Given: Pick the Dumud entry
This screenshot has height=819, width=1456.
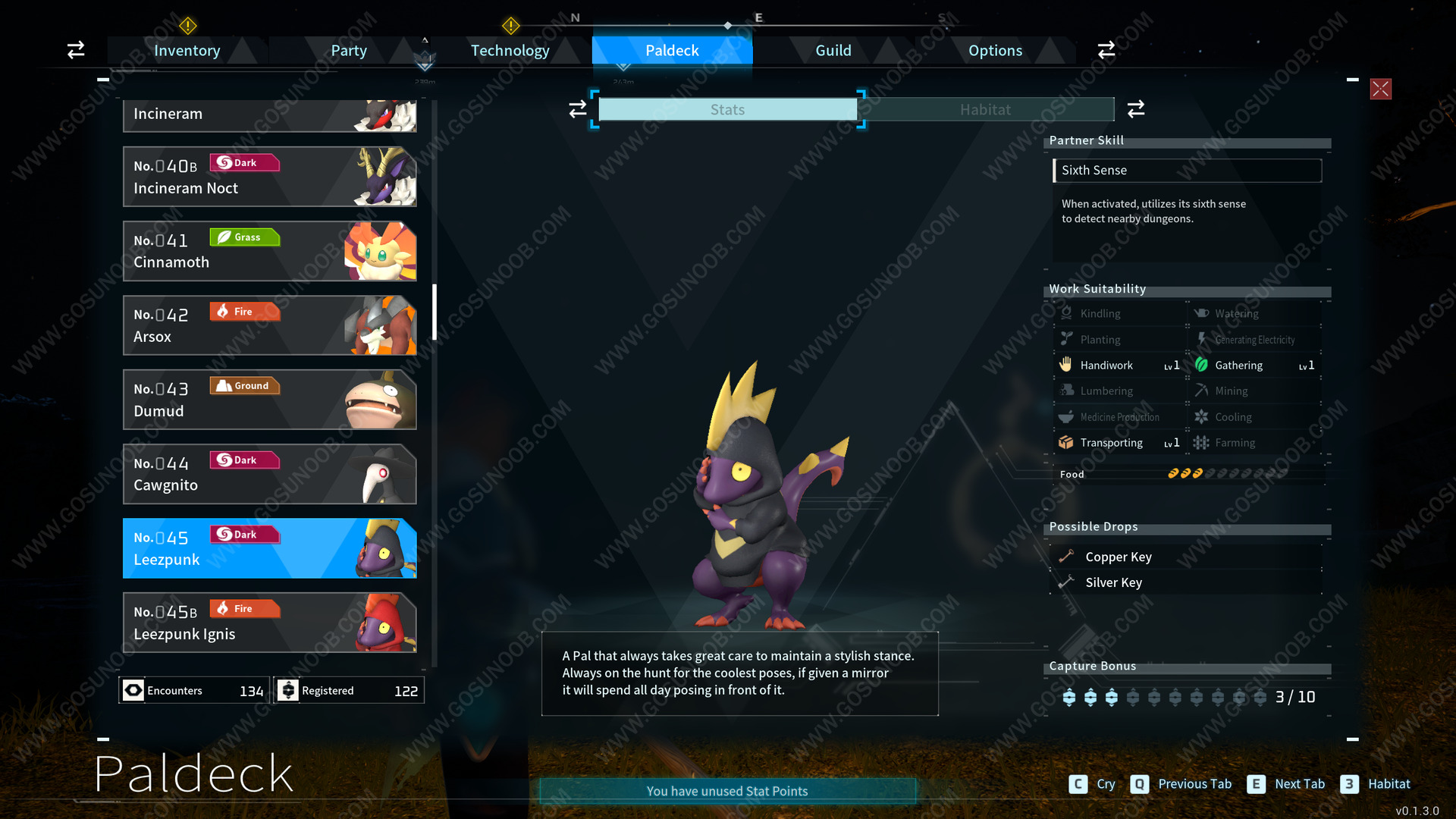Looking at the screenshot, I should pos(269,400).
